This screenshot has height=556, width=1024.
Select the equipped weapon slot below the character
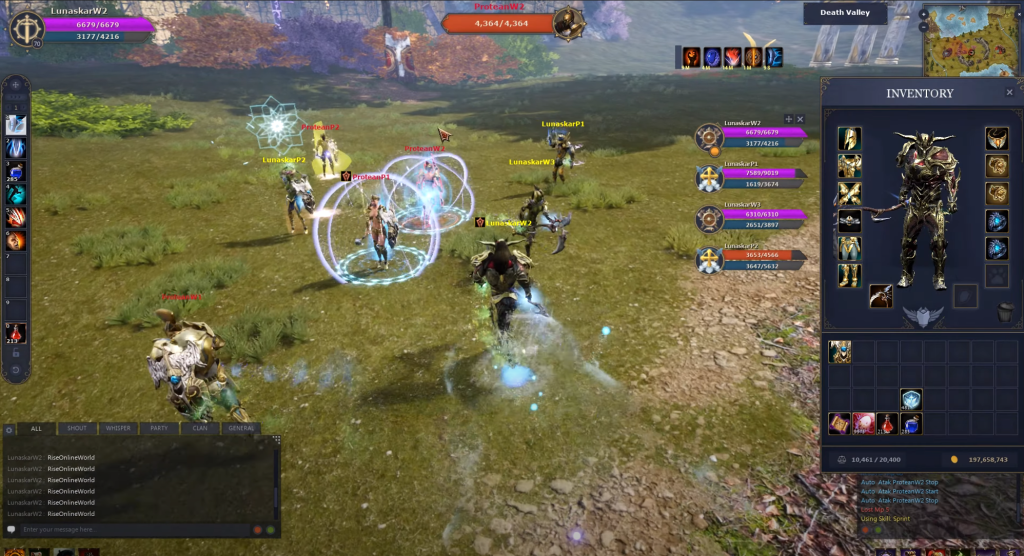(x=881, y=295)
